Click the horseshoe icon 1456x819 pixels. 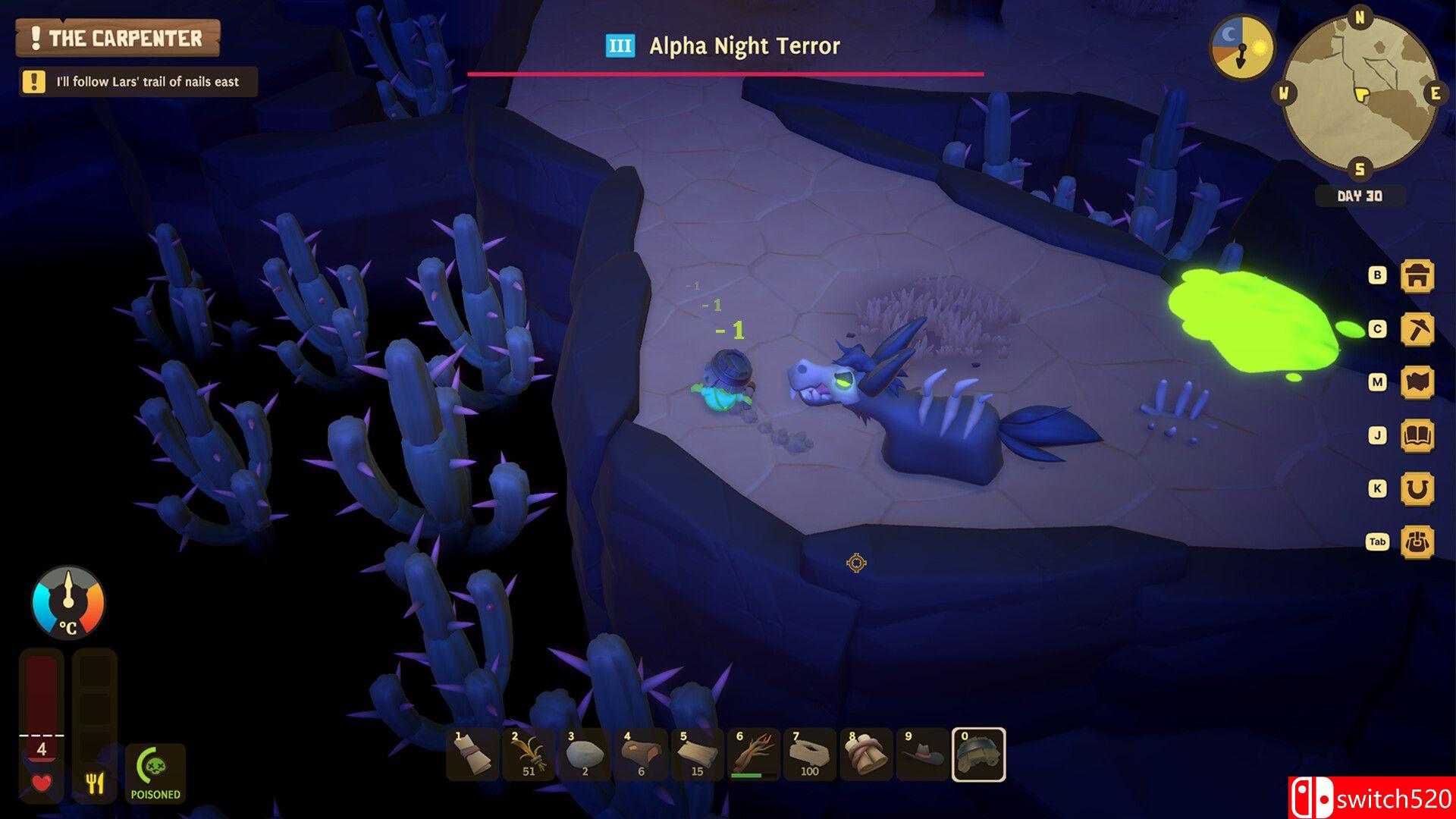[1417, 488]
